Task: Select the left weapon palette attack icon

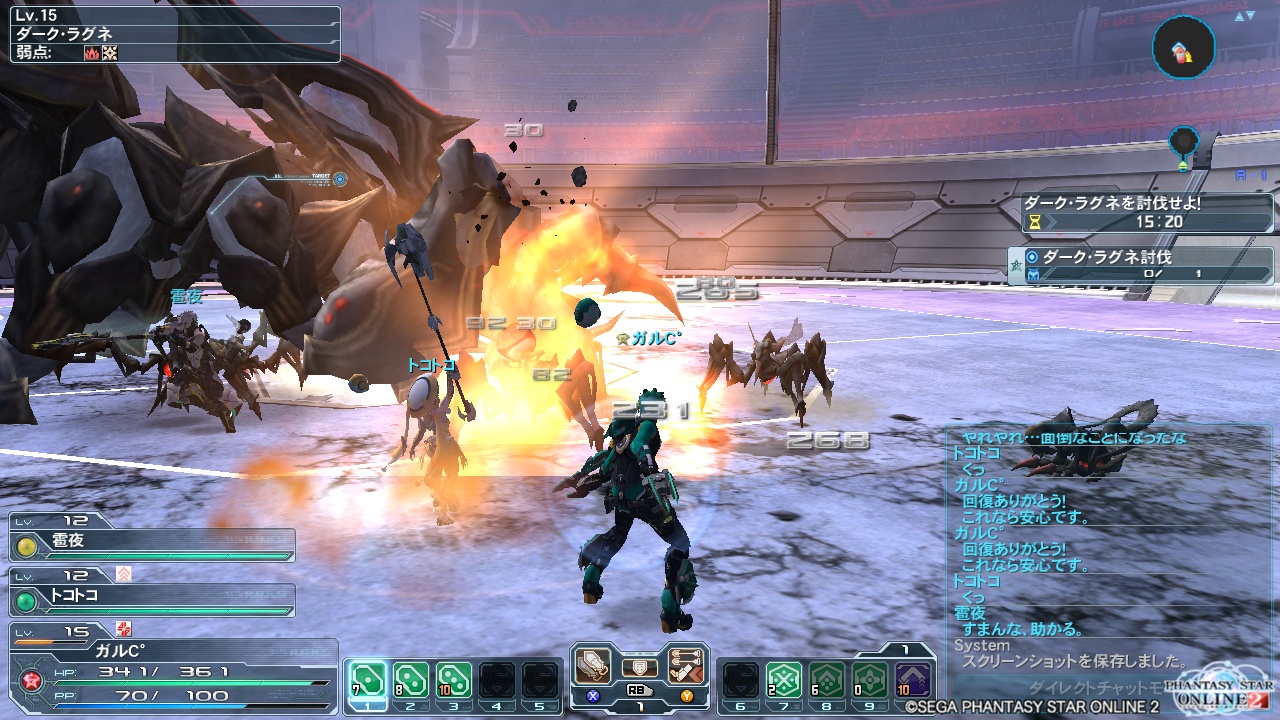Action: click(593, 667)
